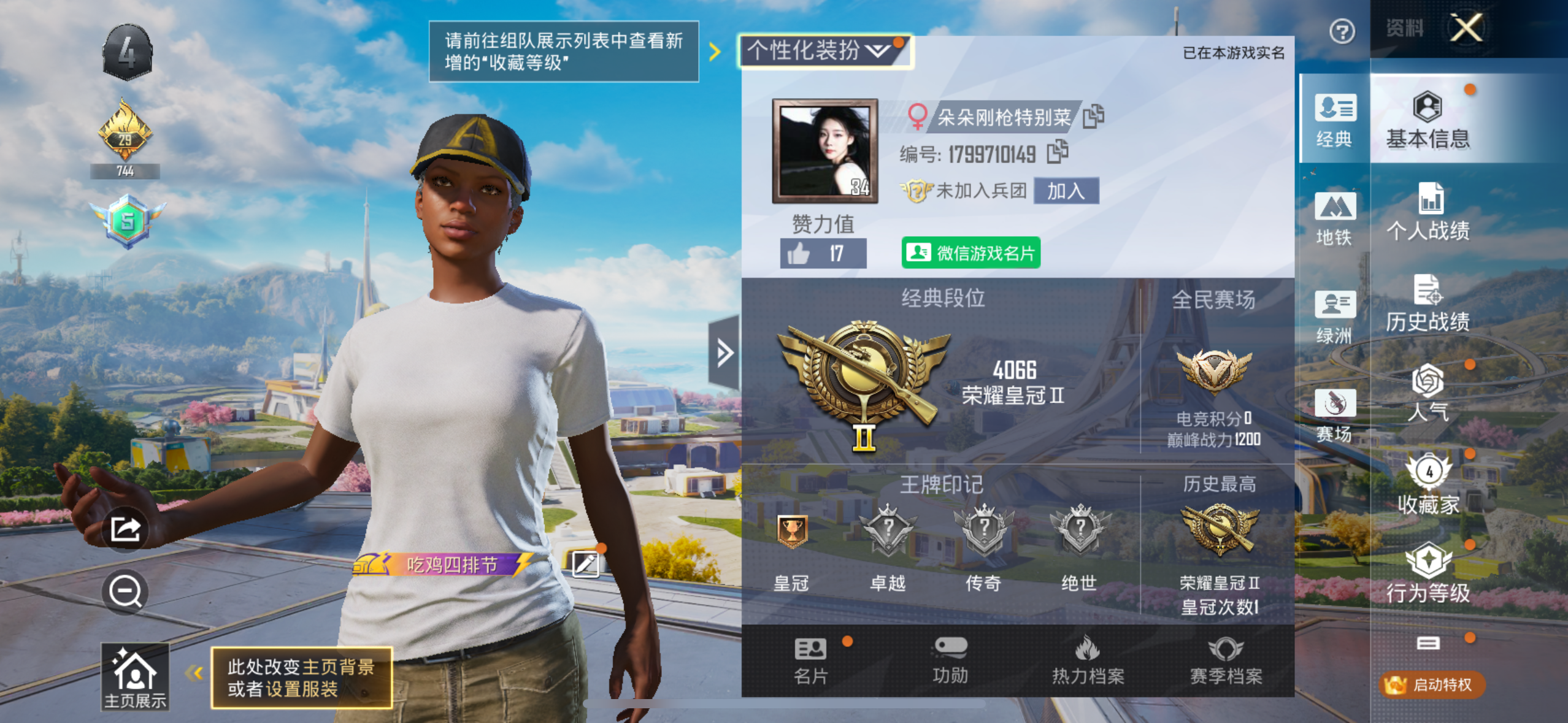Expand the middle panel chevron arrow

pyautogui.click(x=724, y=352)
